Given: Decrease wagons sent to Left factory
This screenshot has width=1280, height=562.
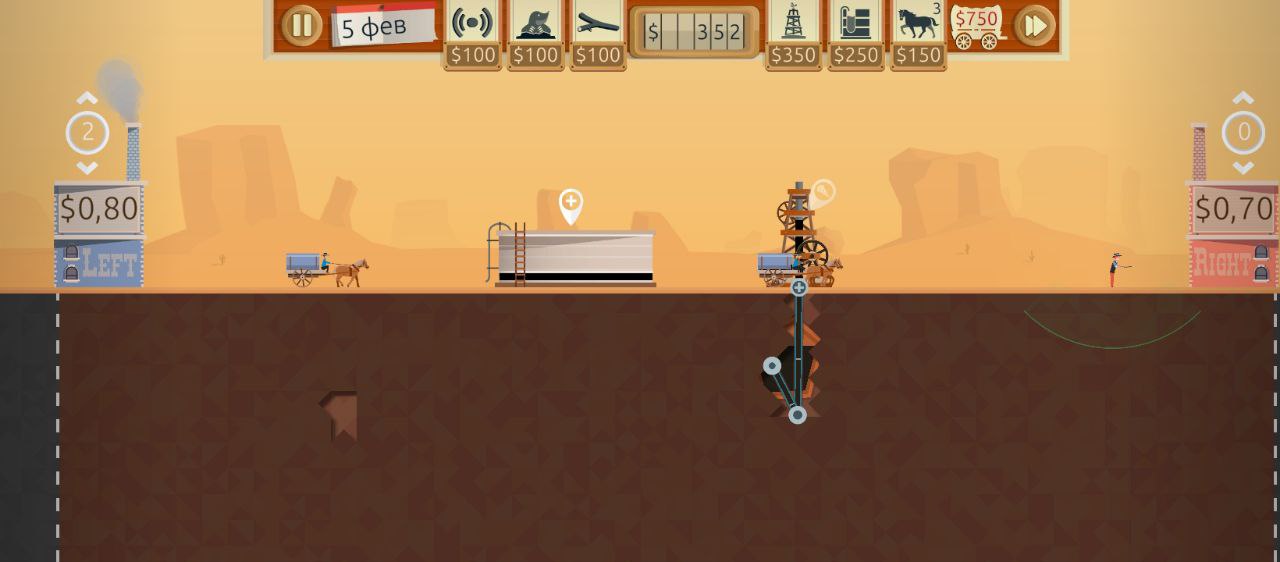Looking at the screenshot, I should (x=87, y=167).
